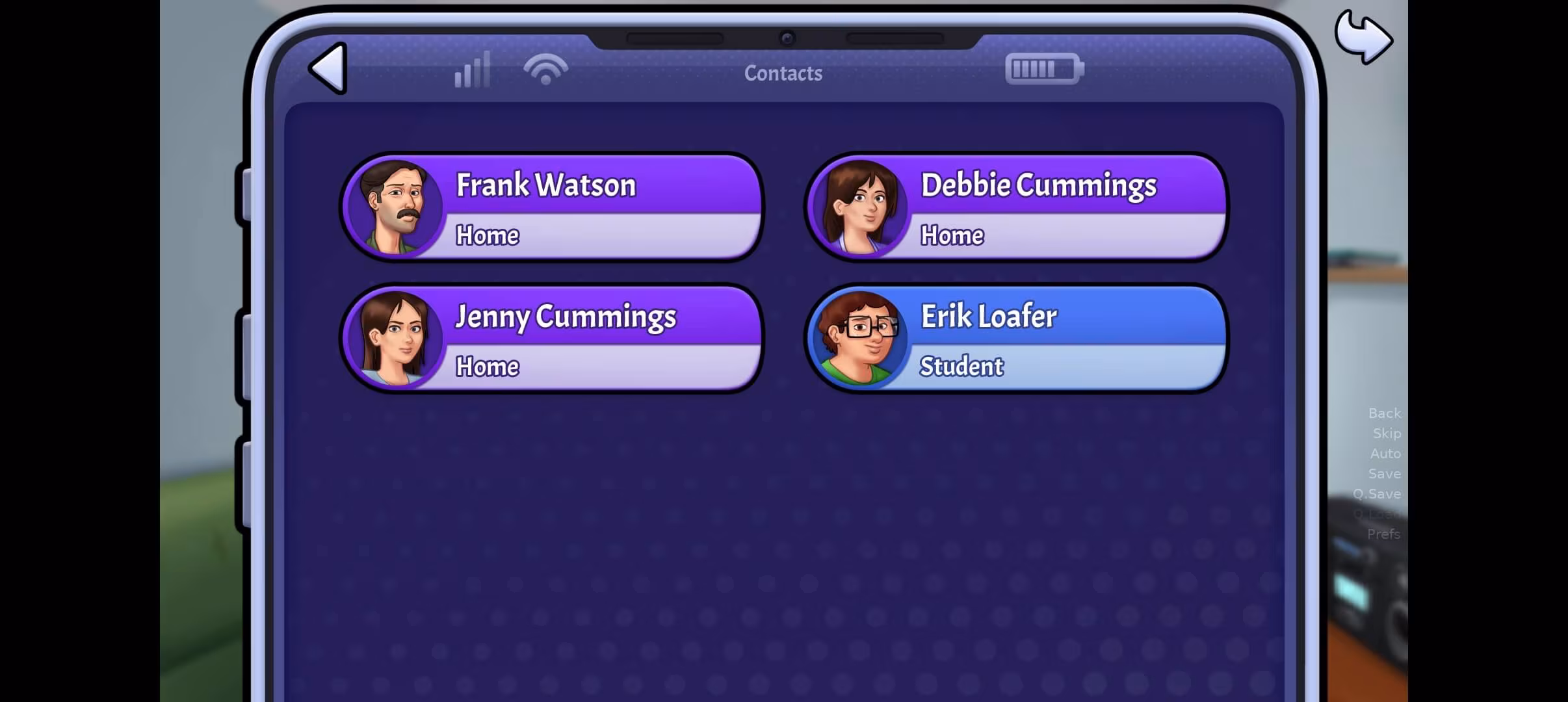Open Frank Watson's contact entry
The width and height of the screenshot is (1568, 702).
tap(551, 207)
